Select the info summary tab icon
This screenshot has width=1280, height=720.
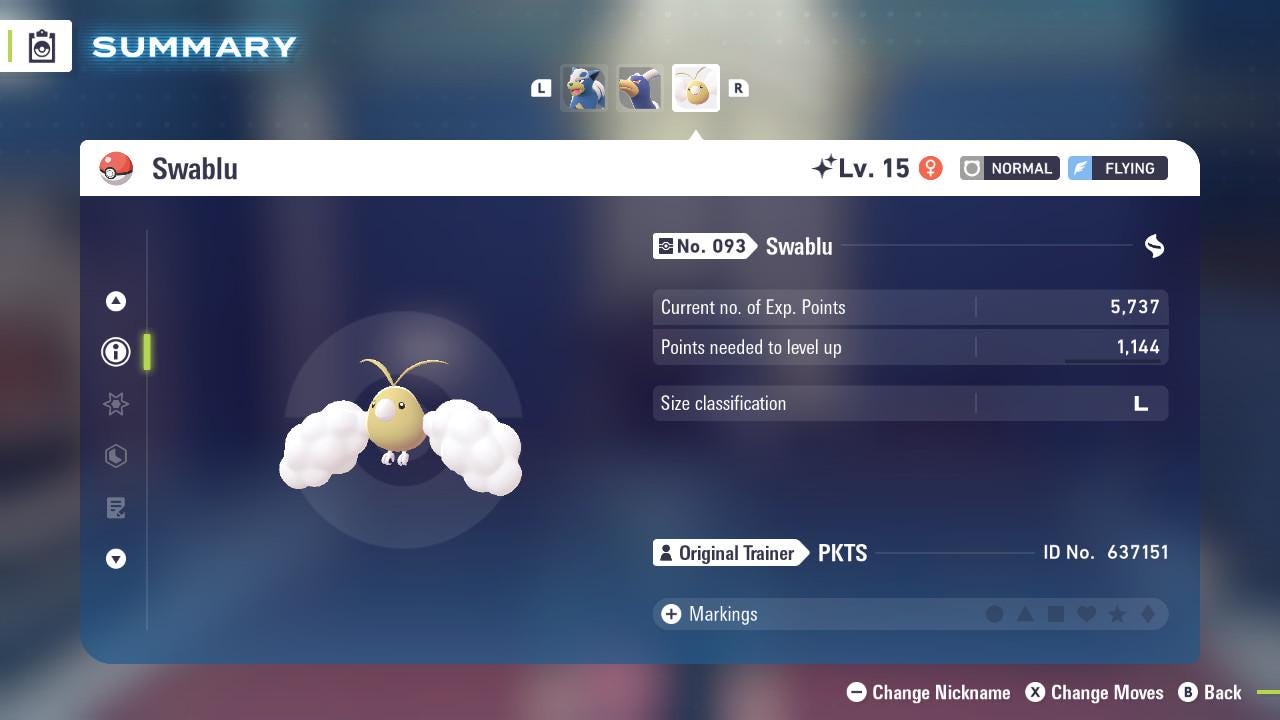[x=116, y=352]
